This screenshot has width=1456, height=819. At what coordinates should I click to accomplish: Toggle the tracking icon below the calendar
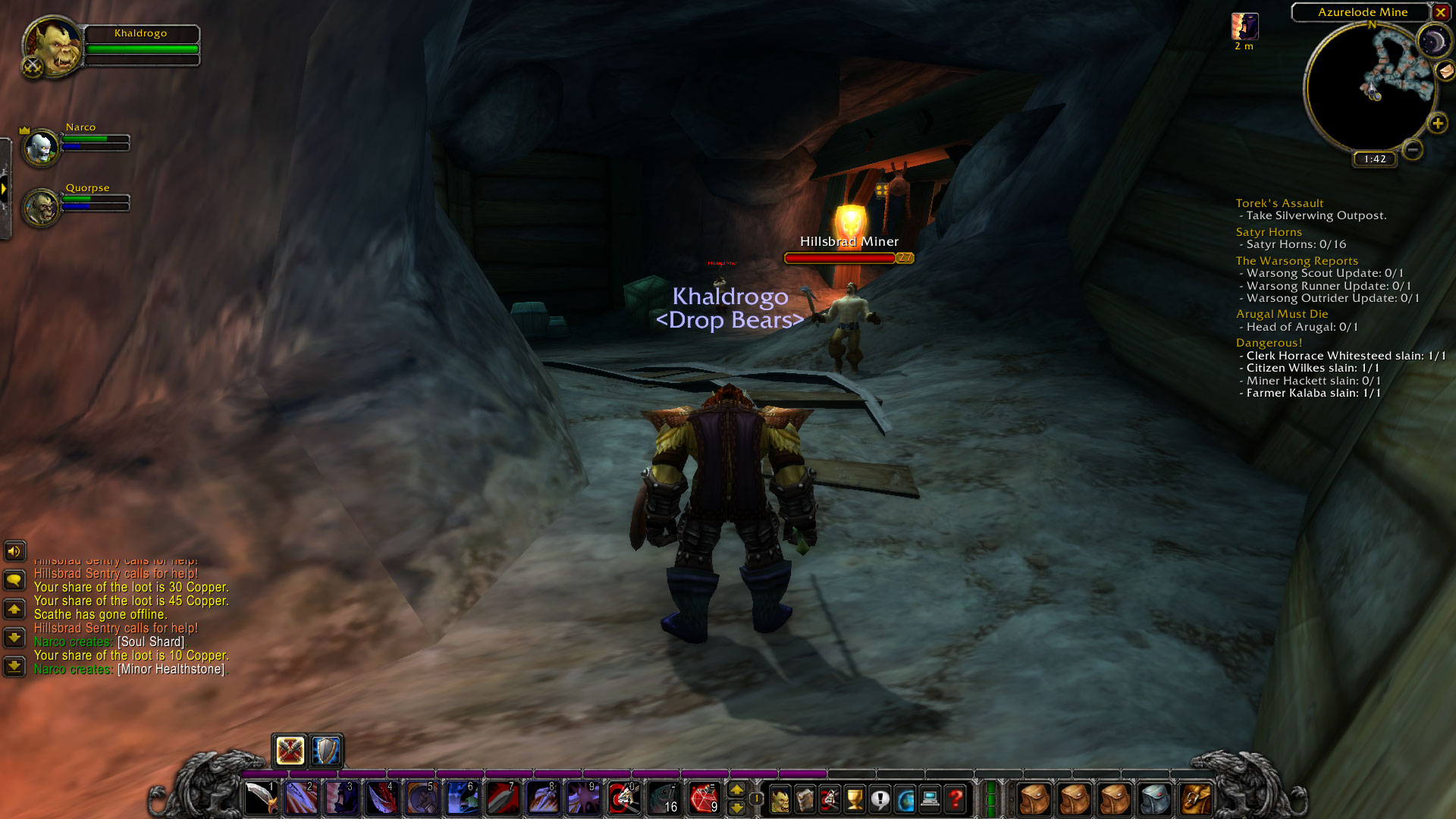1445,72
